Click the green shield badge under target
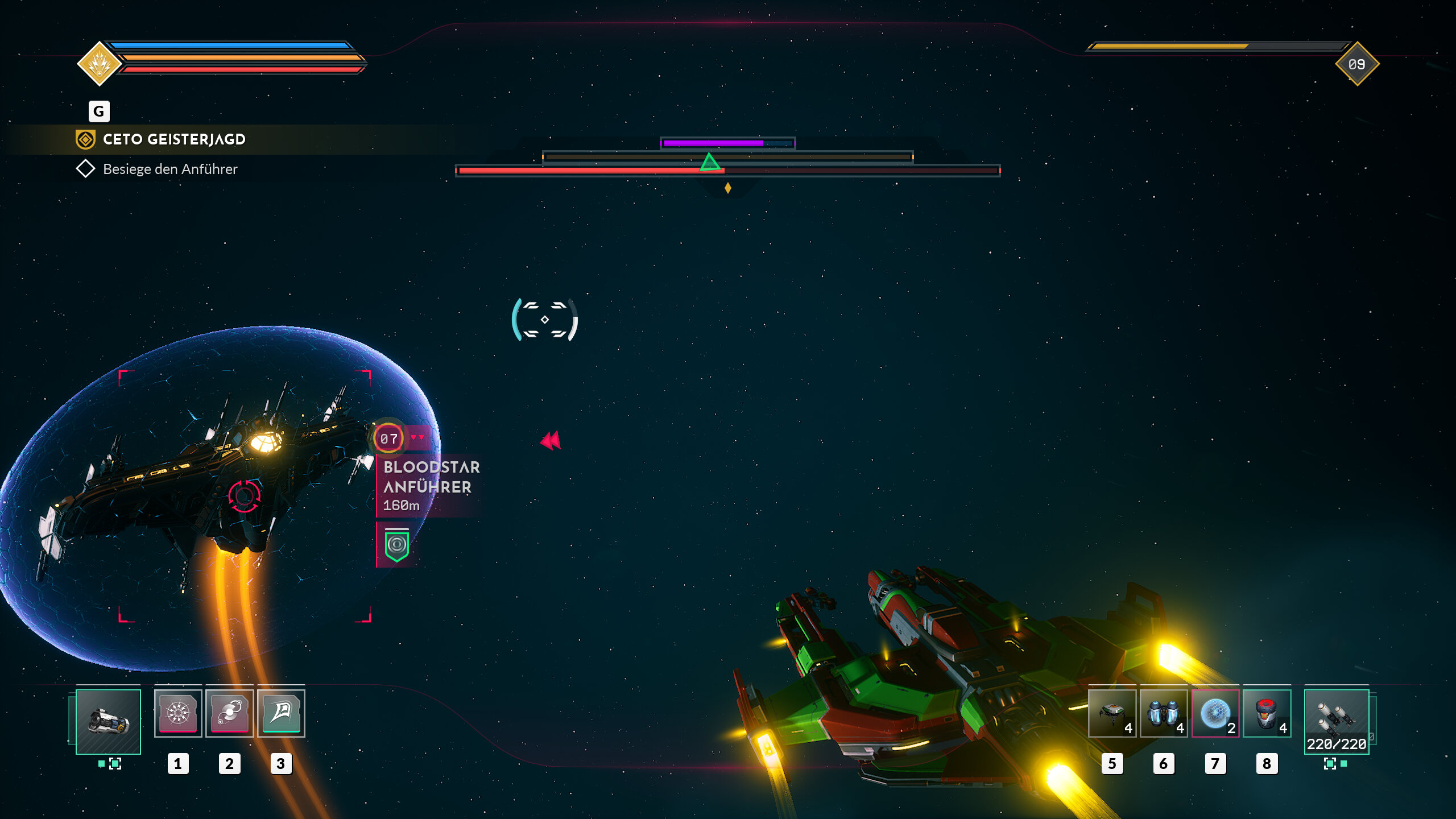The image size is (1456, 819). pos(396,545)
